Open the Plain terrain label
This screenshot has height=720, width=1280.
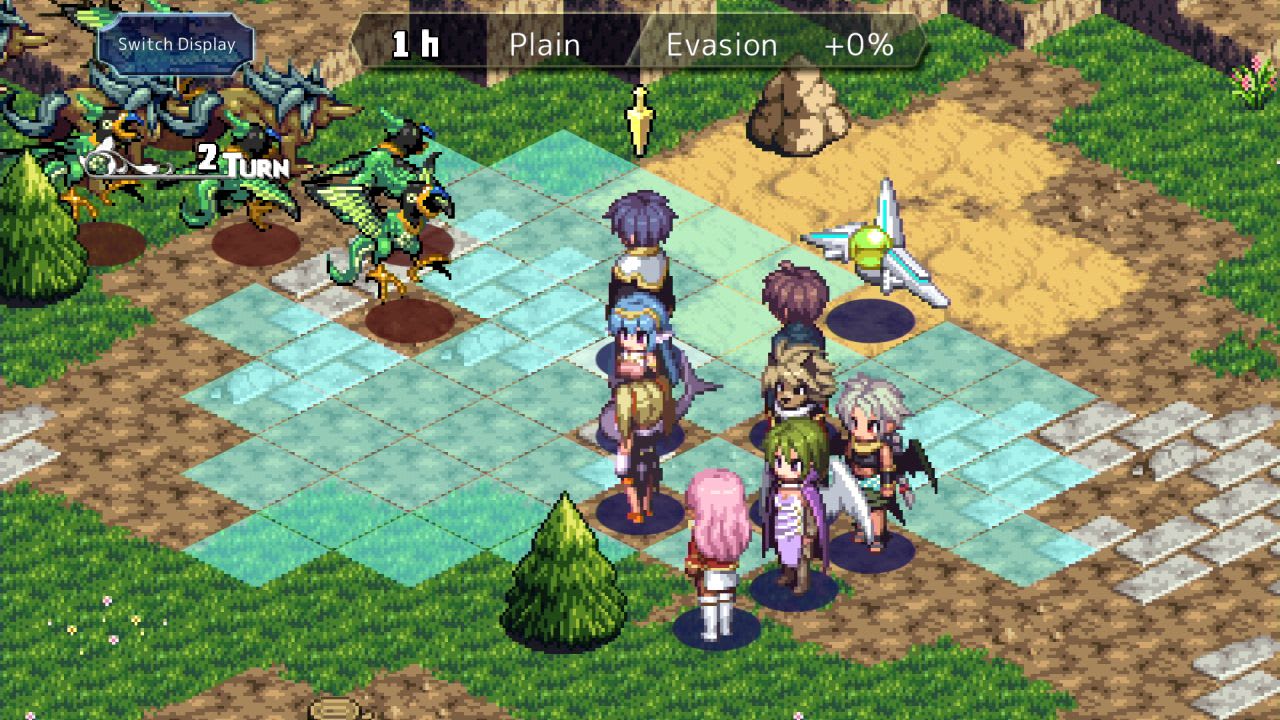[544, 44]
